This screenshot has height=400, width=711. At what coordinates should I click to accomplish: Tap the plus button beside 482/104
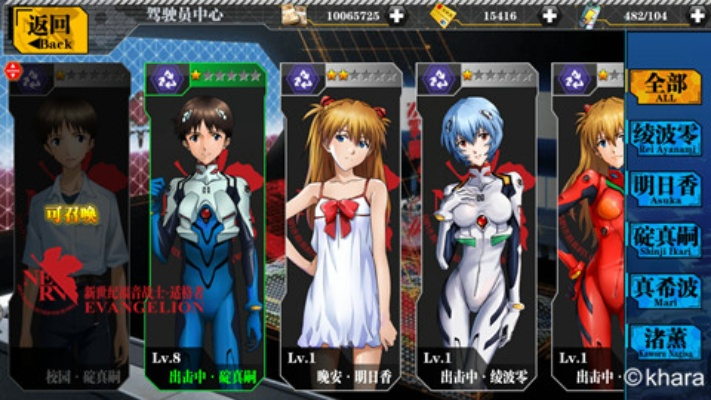[x=697, y=15]
